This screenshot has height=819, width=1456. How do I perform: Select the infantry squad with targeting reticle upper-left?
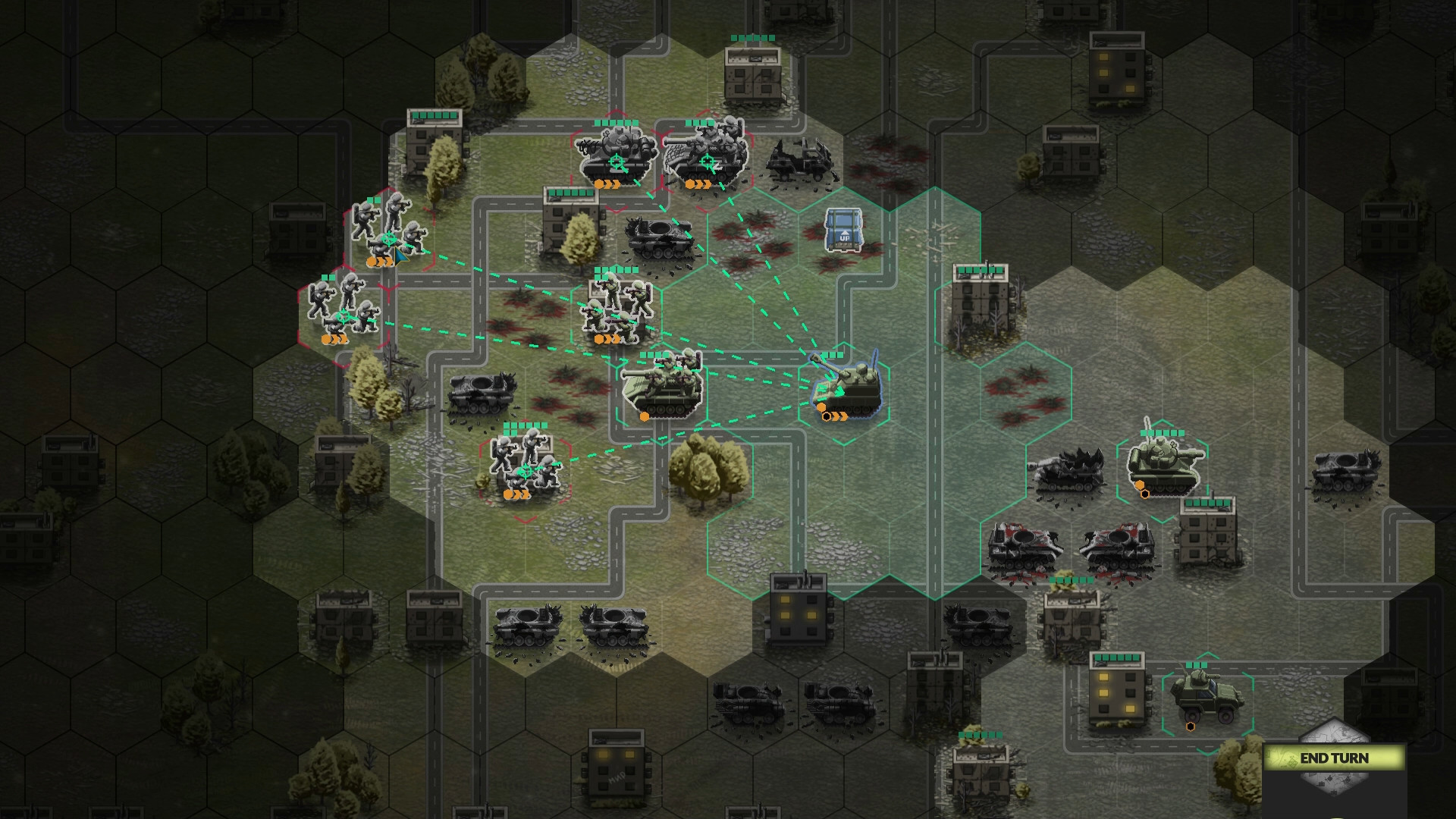click(391, 237)
